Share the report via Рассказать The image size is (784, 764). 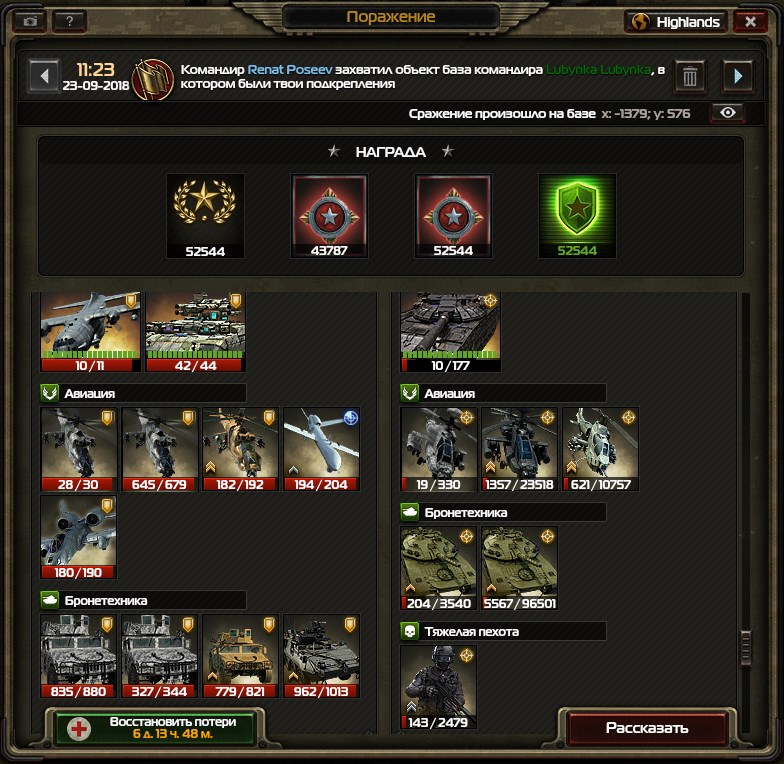click(647, 728)
